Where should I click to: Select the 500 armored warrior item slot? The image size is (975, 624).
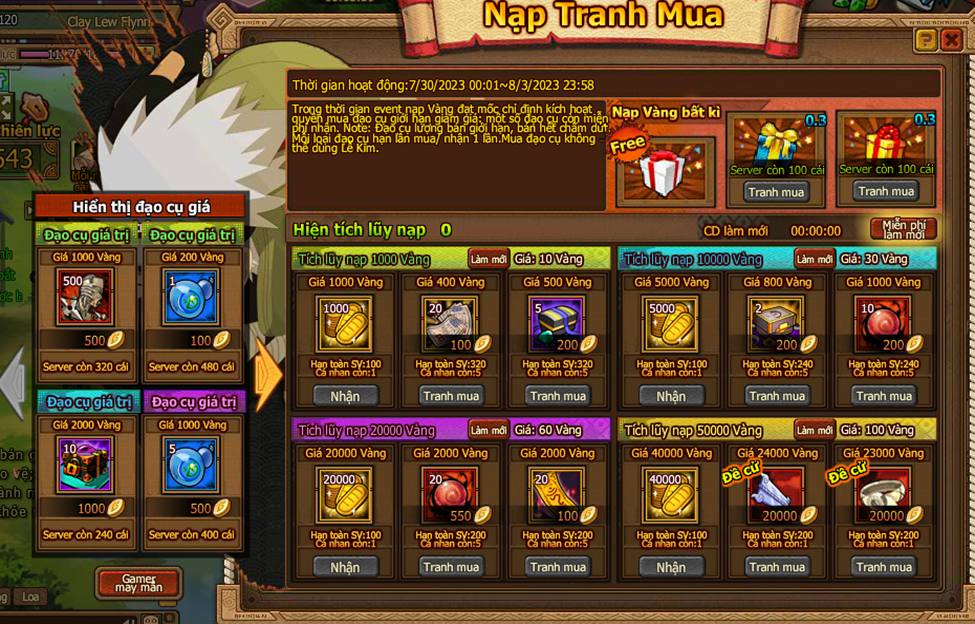[x=86, y=297]
